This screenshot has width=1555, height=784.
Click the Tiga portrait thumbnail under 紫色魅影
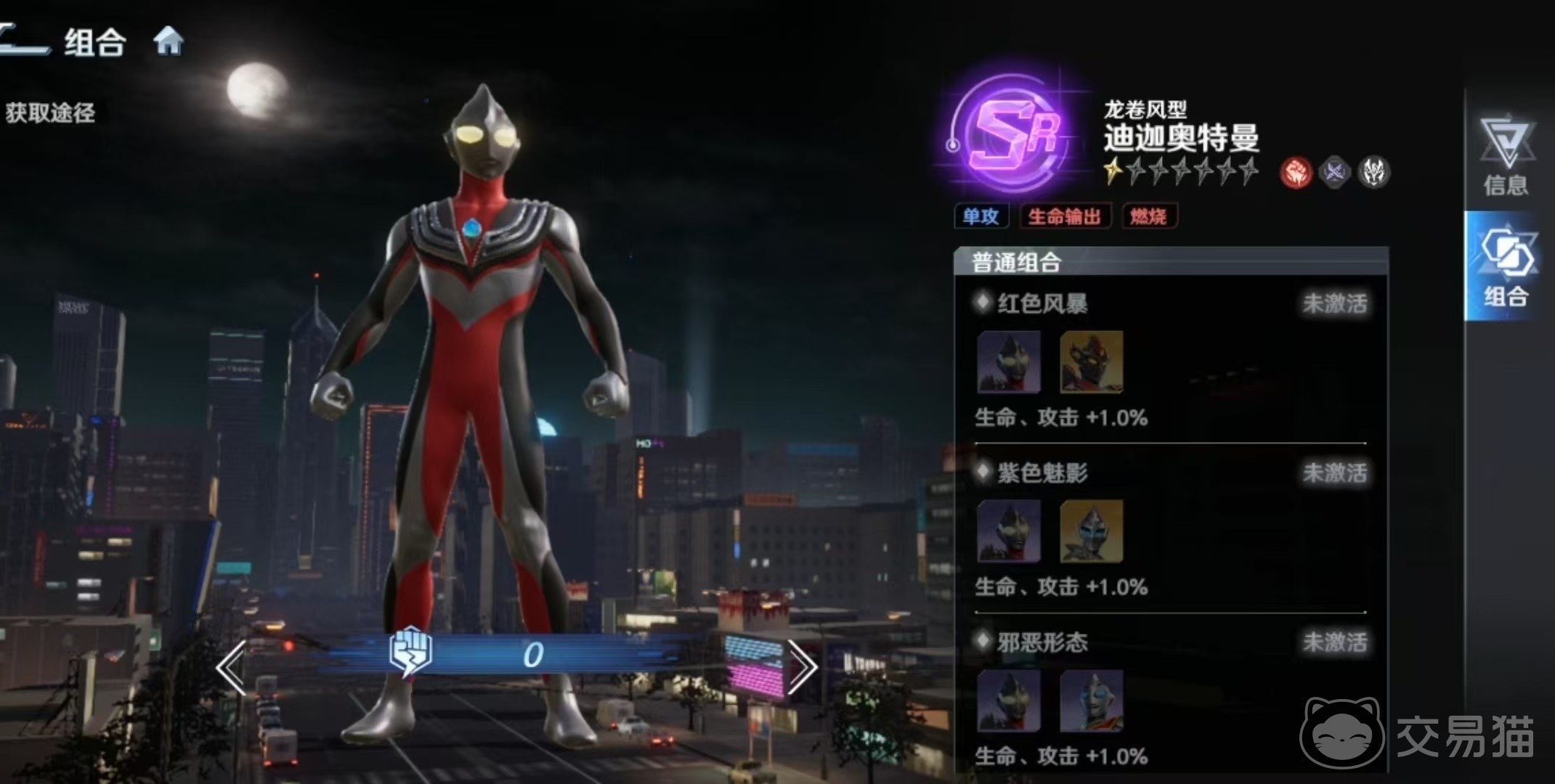(1009, 532)
